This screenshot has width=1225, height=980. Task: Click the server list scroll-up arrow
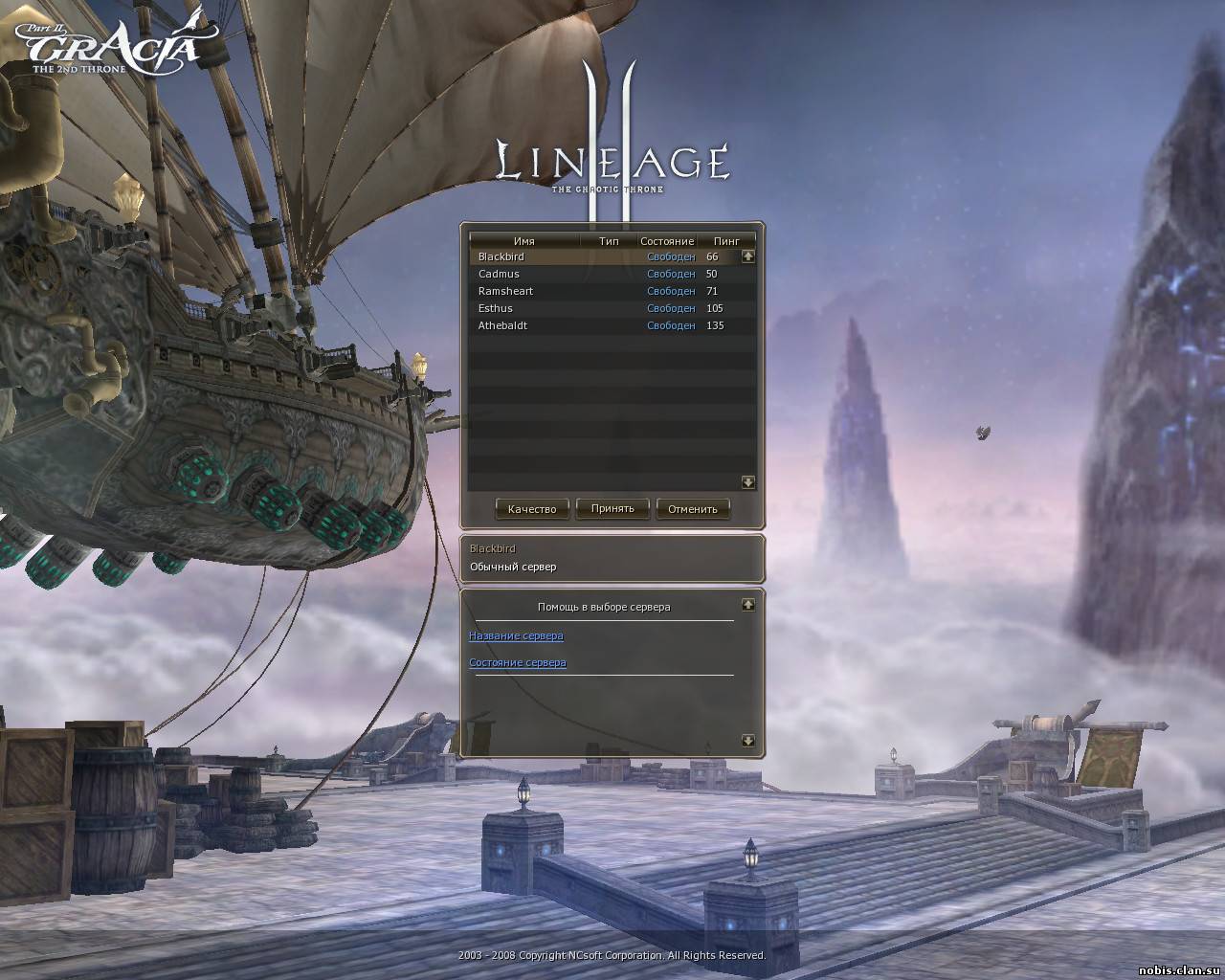tap(748, 256)
